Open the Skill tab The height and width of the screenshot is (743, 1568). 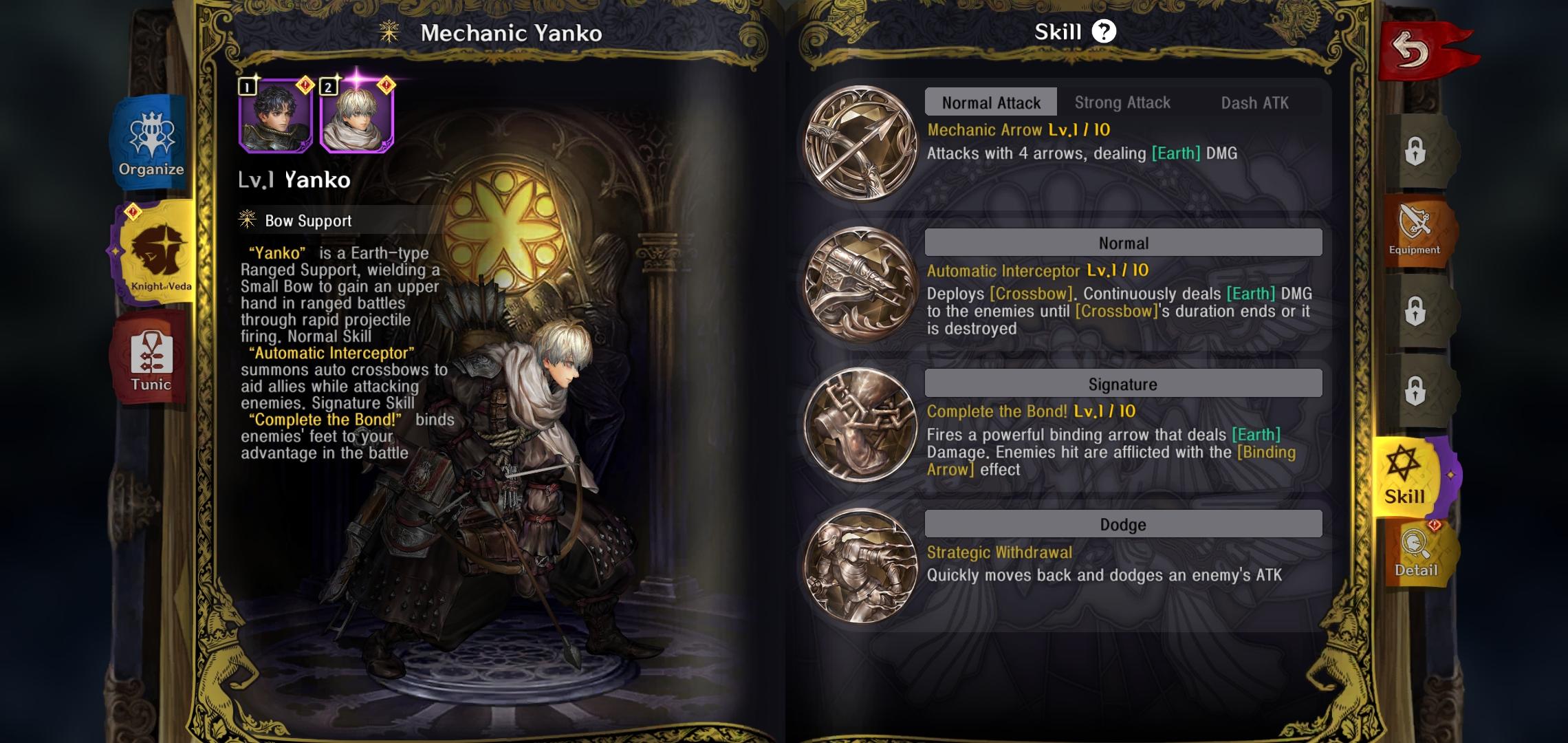pyautogui.click(x=1406, y=476)
